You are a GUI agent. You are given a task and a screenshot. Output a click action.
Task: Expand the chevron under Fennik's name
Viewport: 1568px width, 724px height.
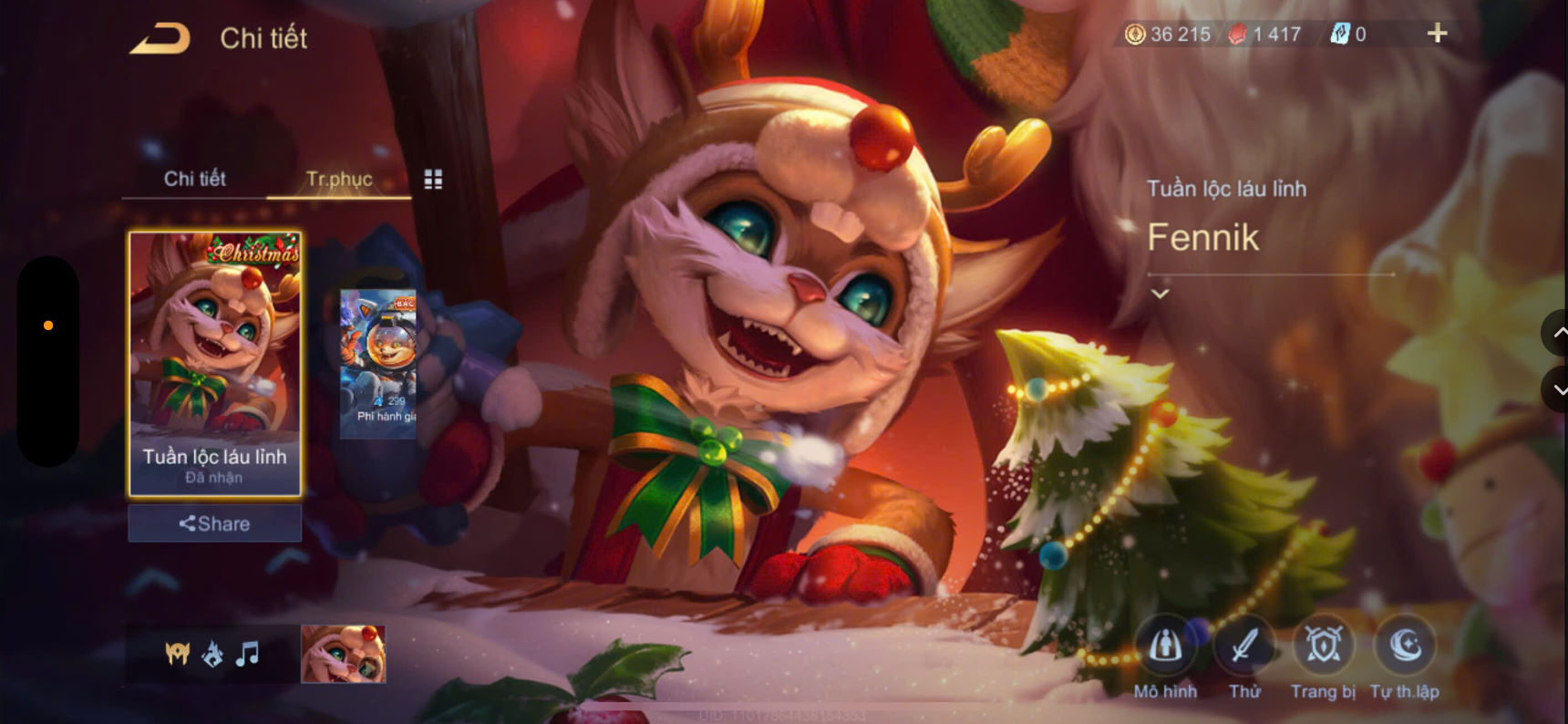pos(1161,292)
